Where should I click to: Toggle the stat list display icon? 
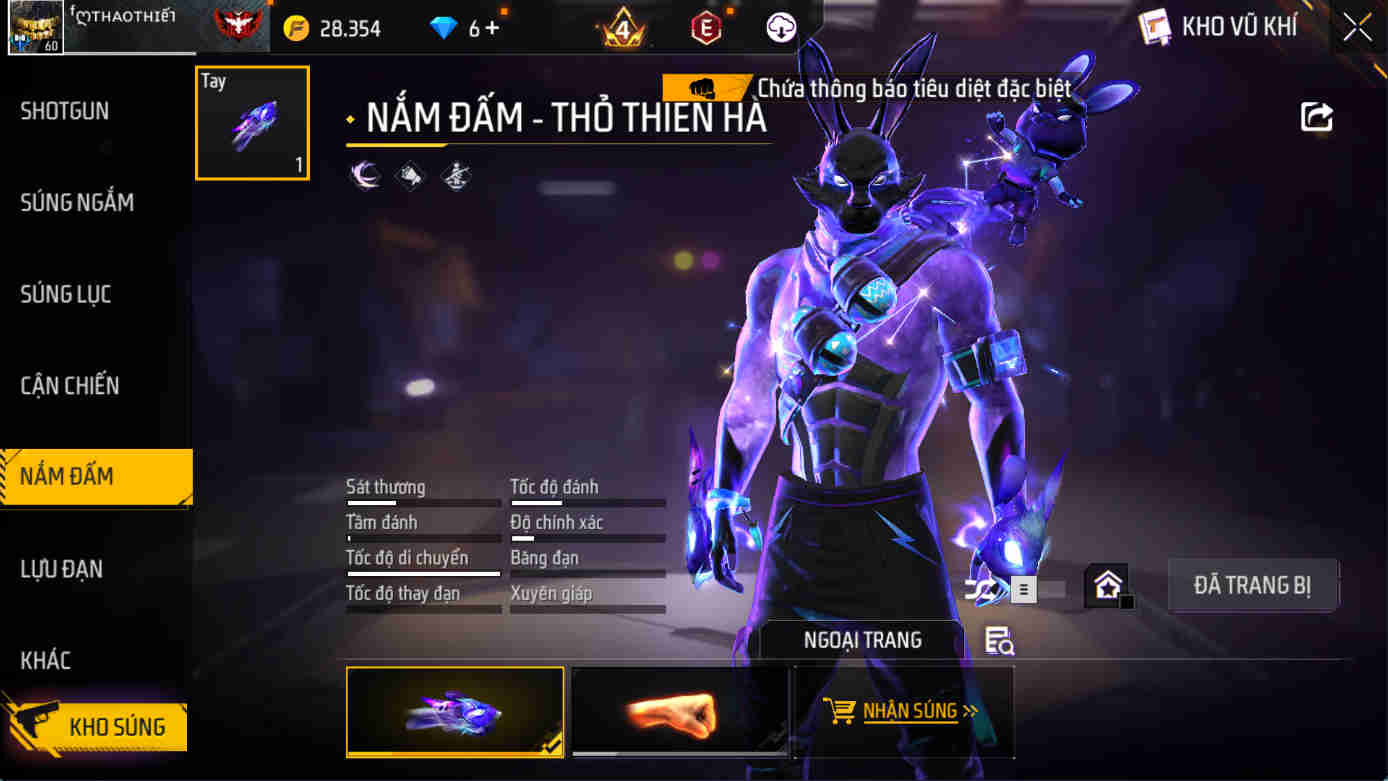point(1023,590)
